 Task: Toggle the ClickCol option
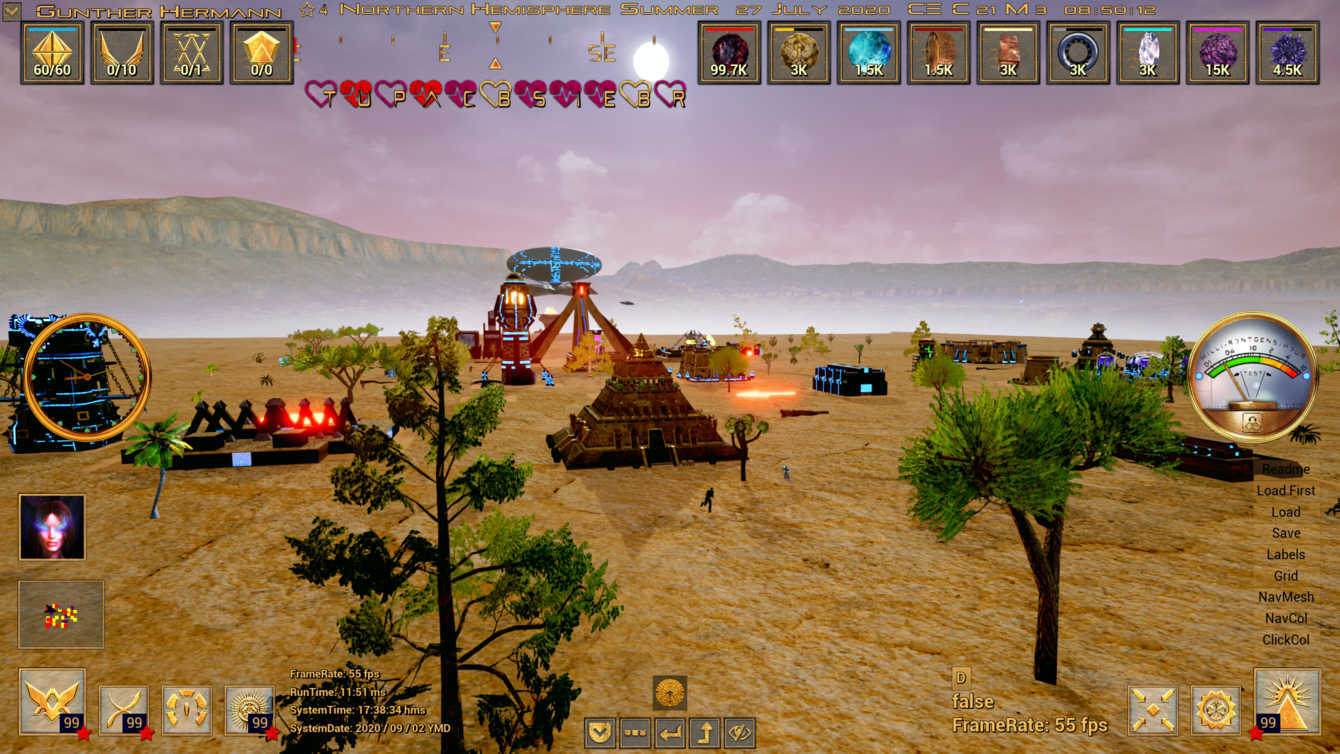1285,639
